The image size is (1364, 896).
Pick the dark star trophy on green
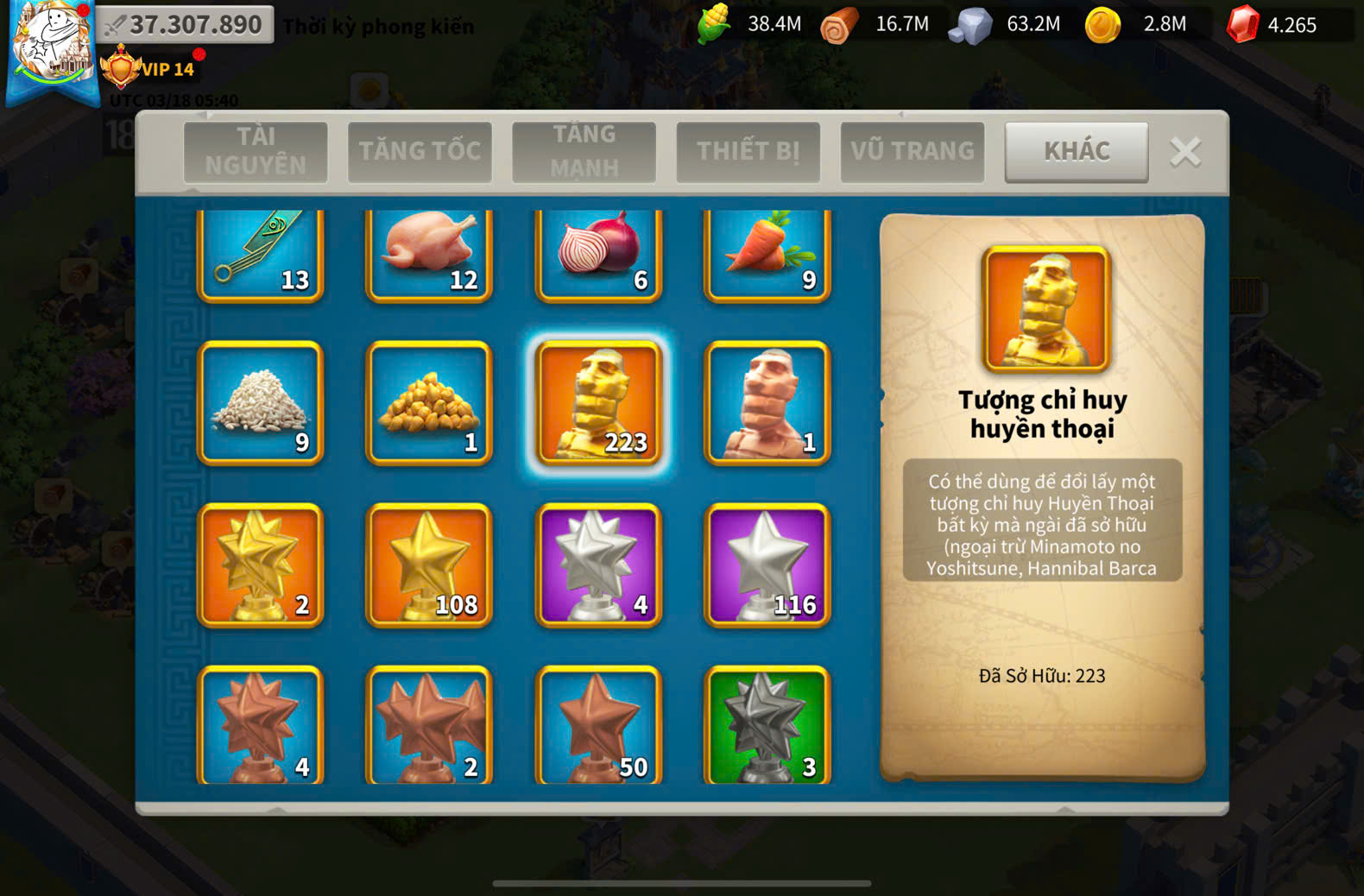point(767,725)
